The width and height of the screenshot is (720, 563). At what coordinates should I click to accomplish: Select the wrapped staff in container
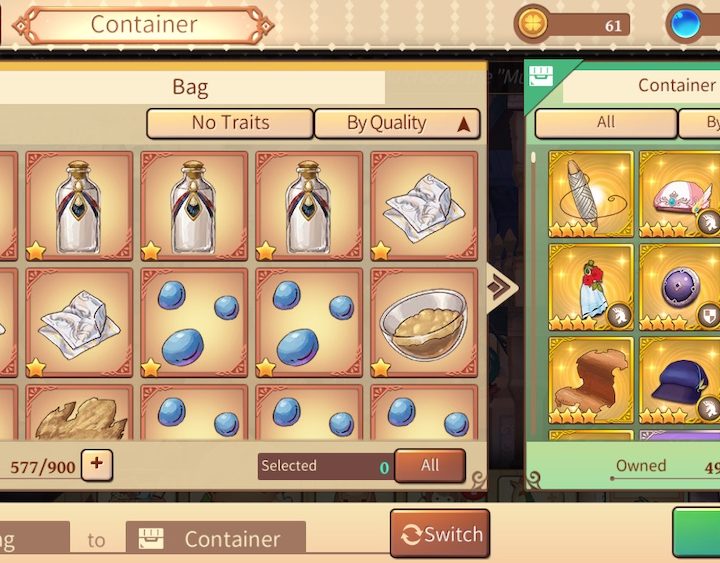(590, 194)
